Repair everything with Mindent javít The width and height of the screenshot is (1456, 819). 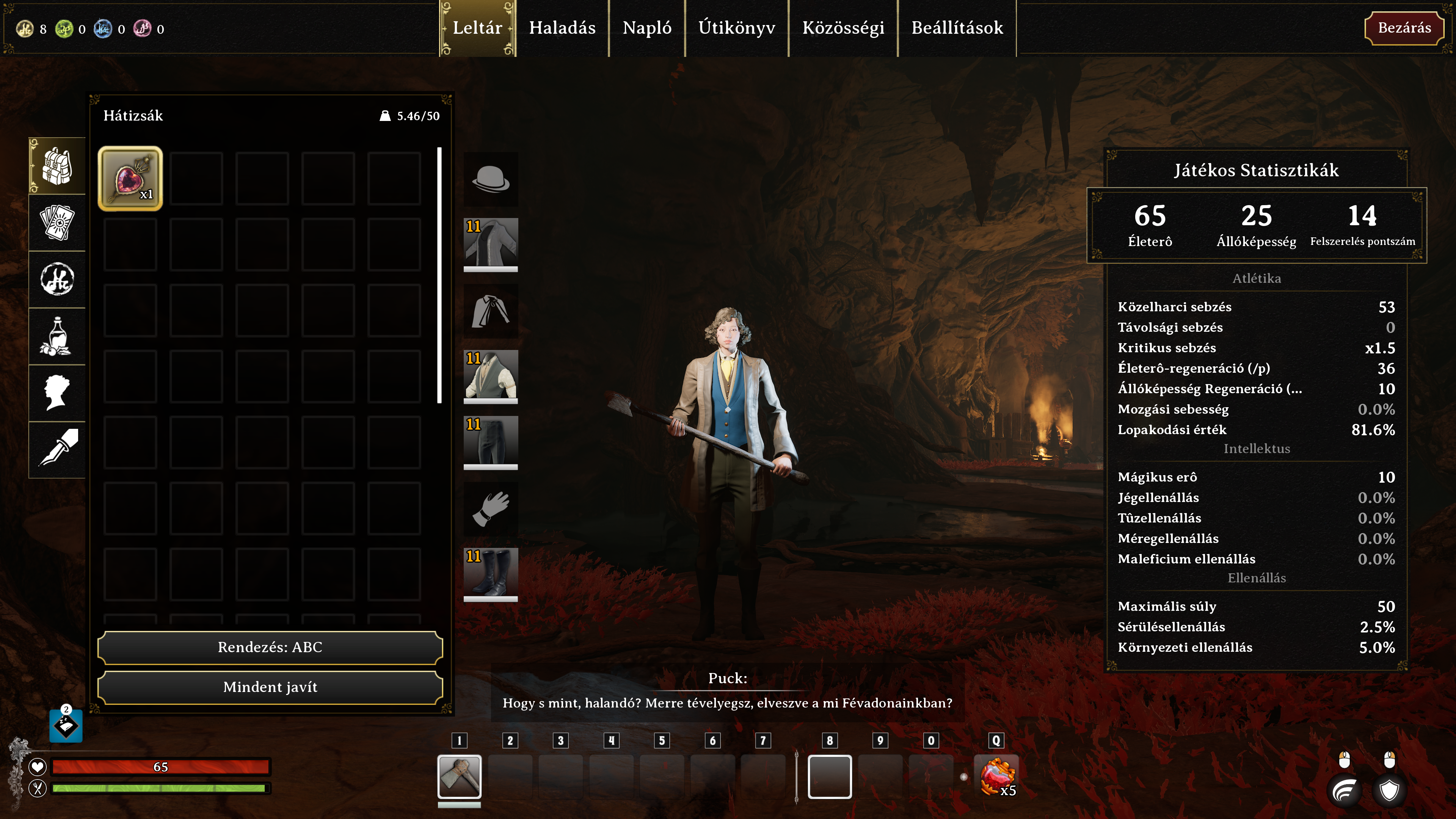coord(270,687)
